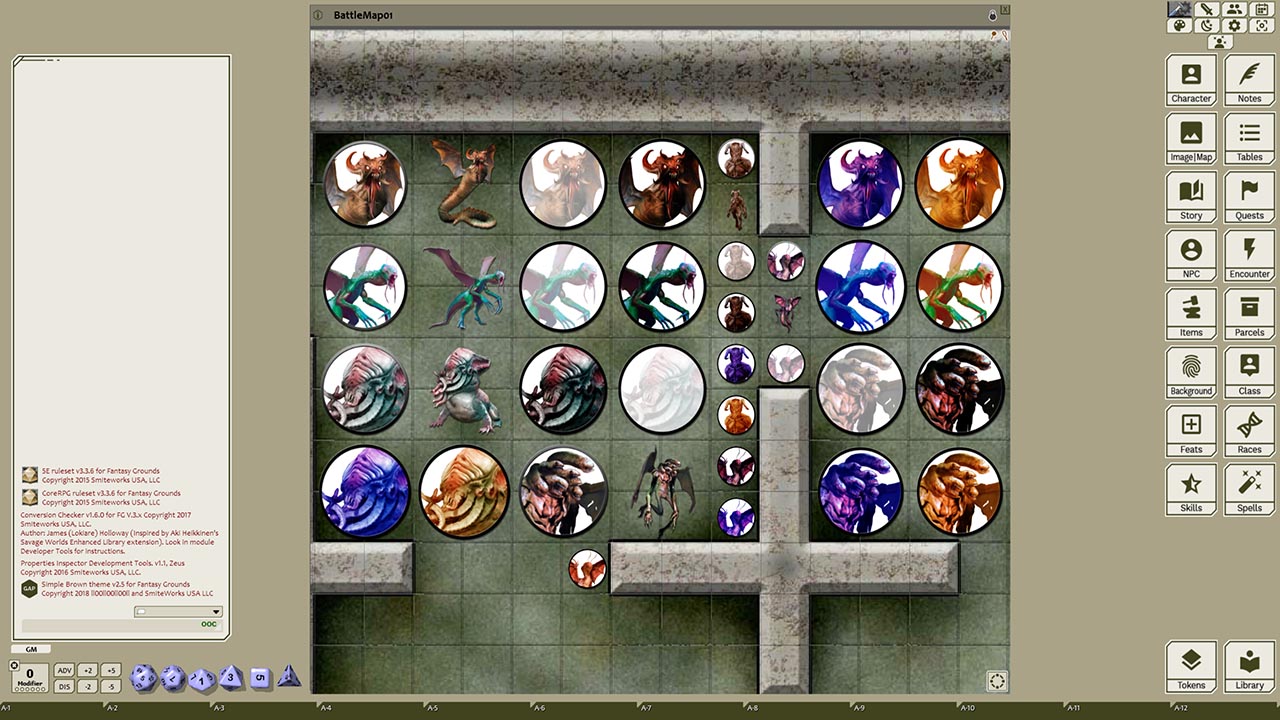1280x720 pixels.
Task: Toggle the ADV advantage modifier
Action: pos(64,670)
